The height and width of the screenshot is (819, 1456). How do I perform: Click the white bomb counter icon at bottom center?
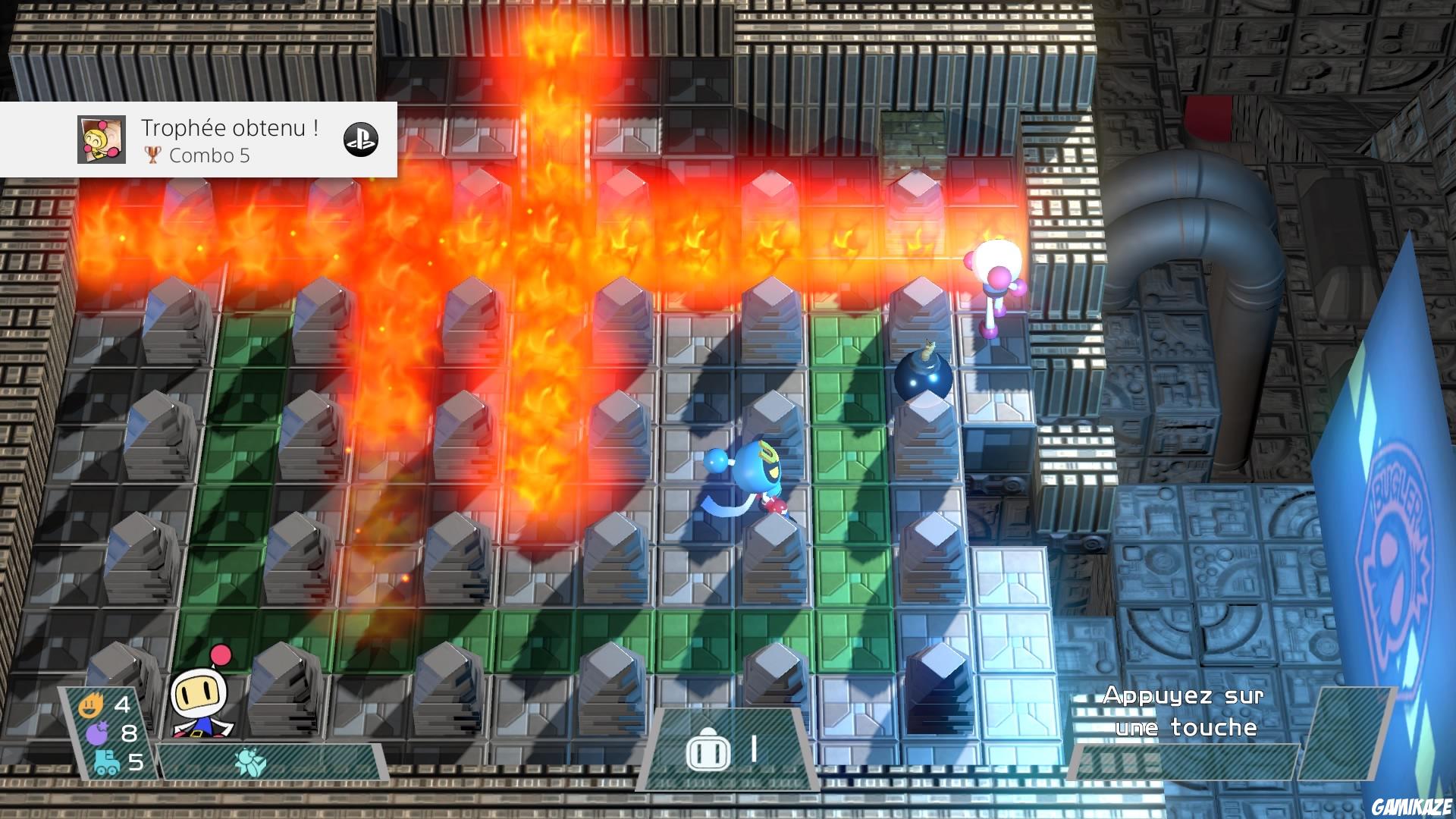tap(709, 751)
